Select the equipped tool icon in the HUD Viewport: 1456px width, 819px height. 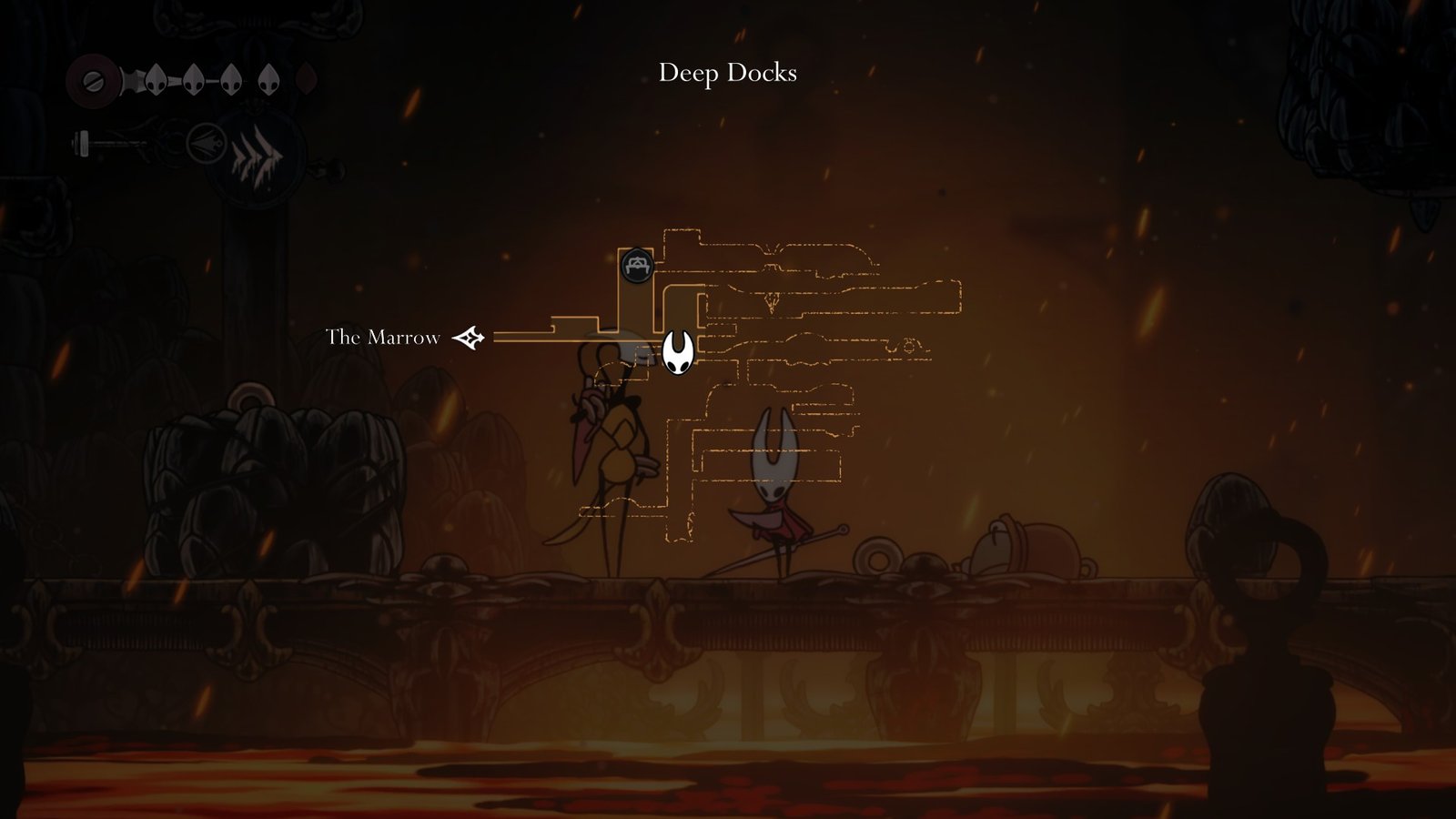(x=206, y=144)
